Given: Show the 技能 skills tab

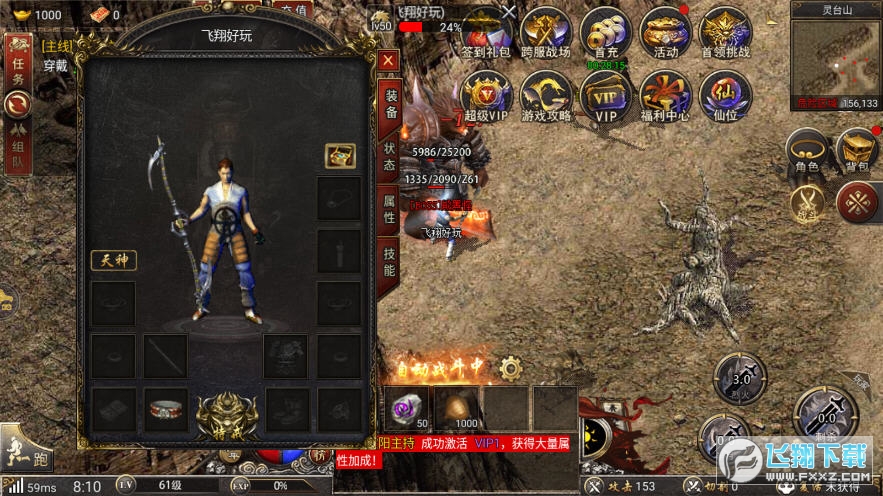Looking at the screenshot, I should click(x=390, y=260).
